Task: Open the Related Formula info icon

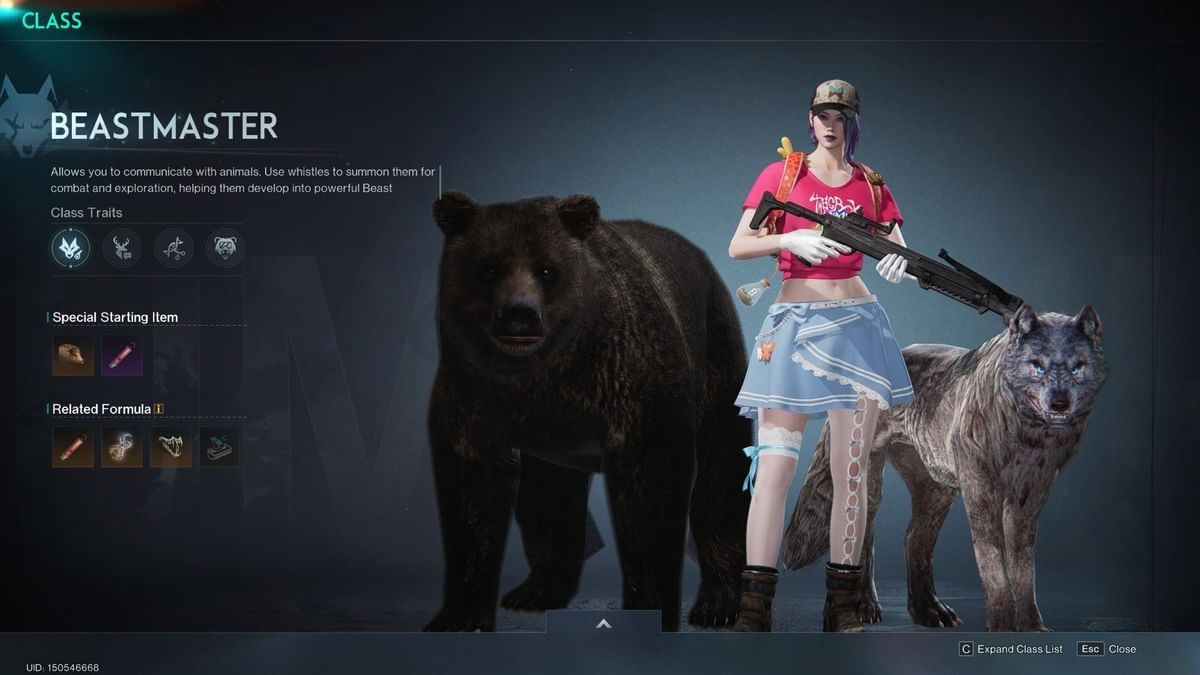Action: [159, 409]
